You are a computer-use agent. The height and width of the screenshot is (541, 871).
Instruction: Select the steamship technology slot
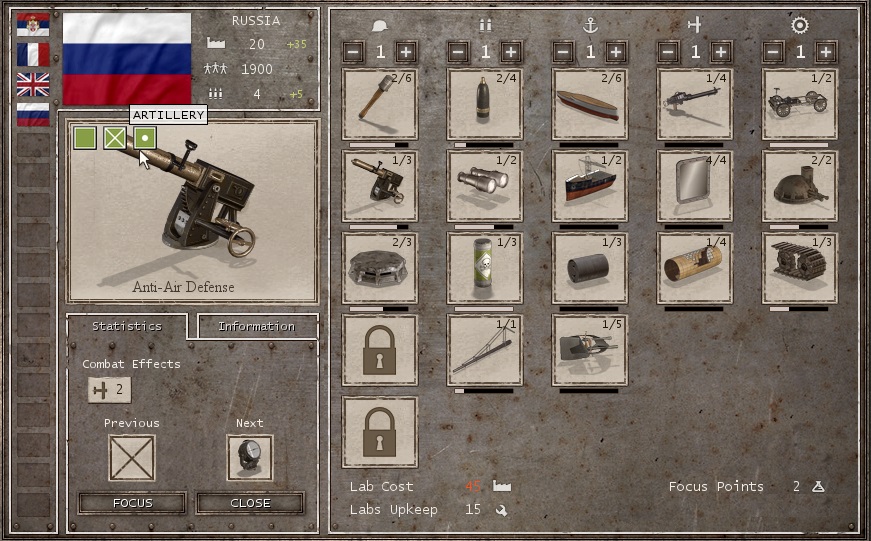coord(590,186)
